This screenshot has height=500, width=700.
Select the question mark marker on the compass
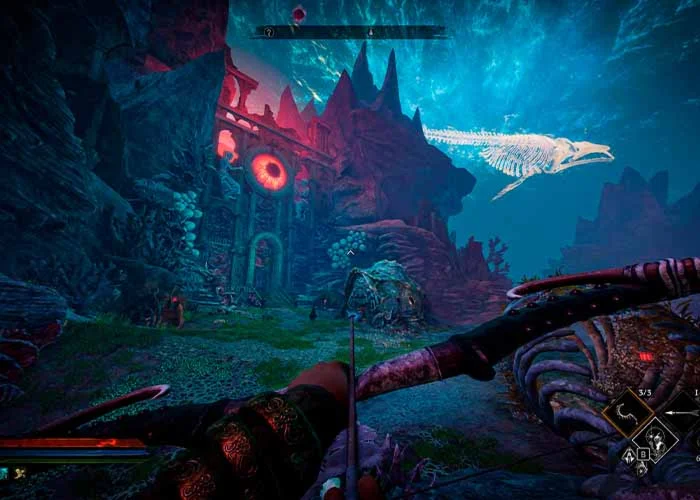click(269, 32)
